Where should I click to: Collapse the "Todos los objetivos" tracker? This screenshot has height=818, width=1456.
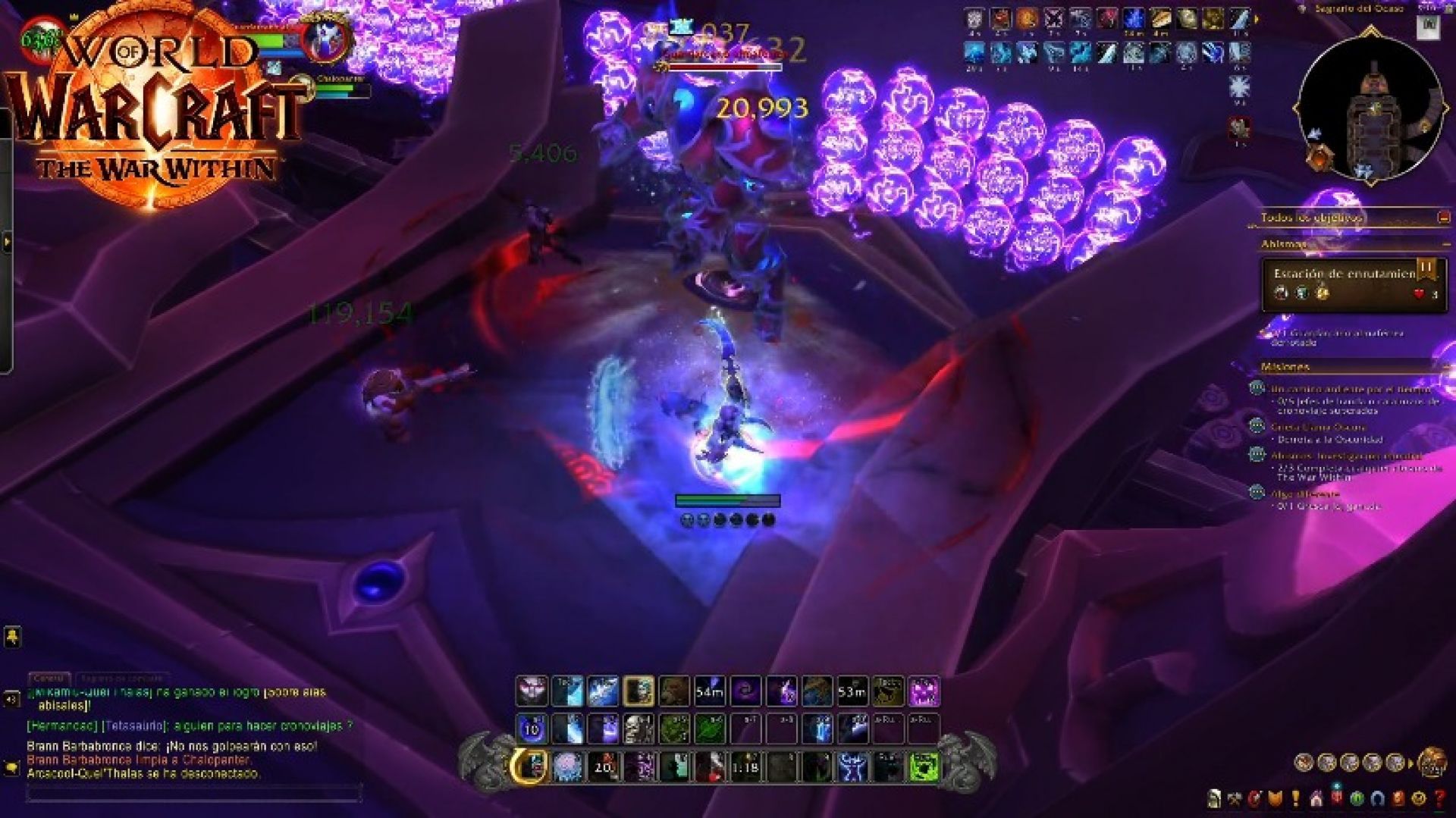pos(1443,218)
